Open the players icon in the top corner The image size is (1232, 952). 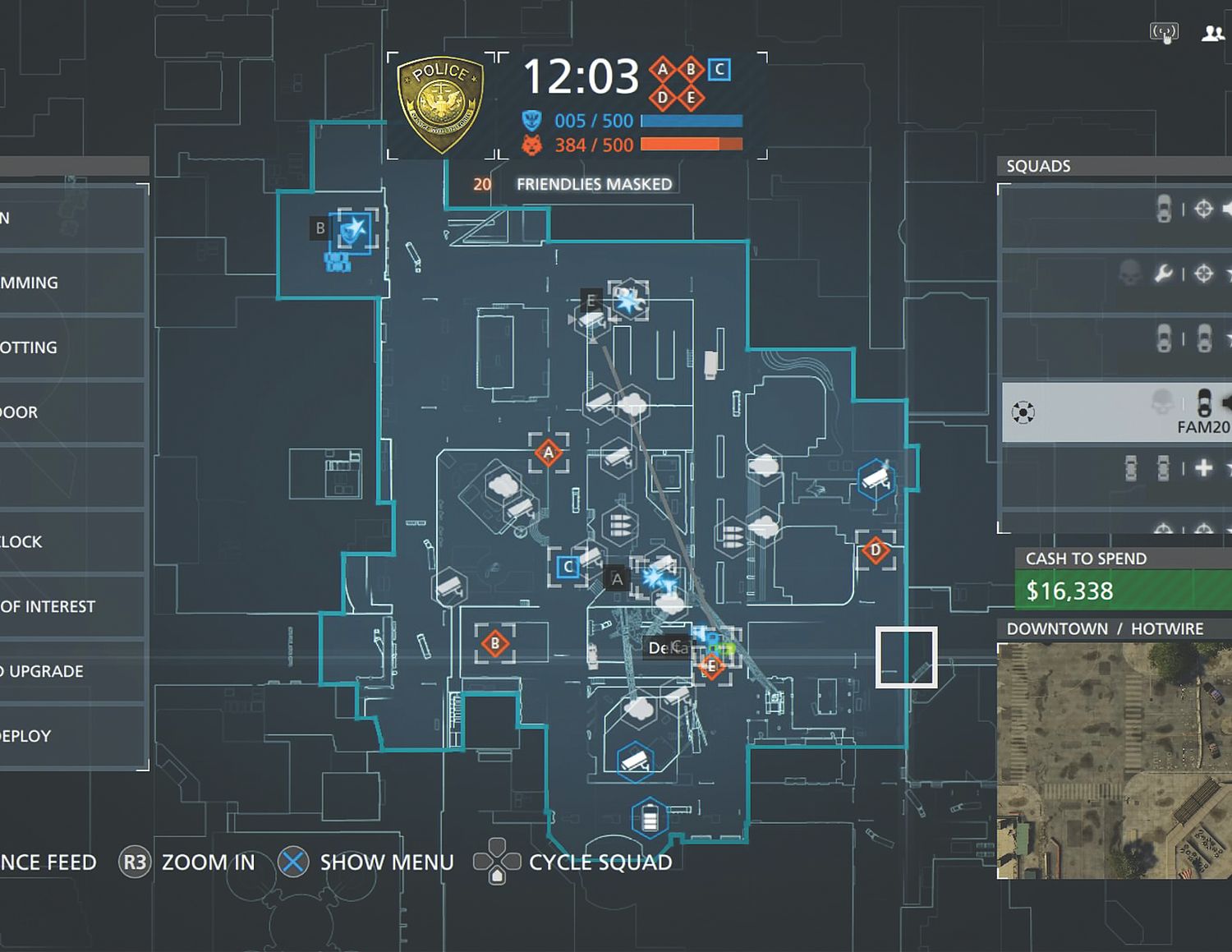pyautogui.click(x=1212, y=34)
